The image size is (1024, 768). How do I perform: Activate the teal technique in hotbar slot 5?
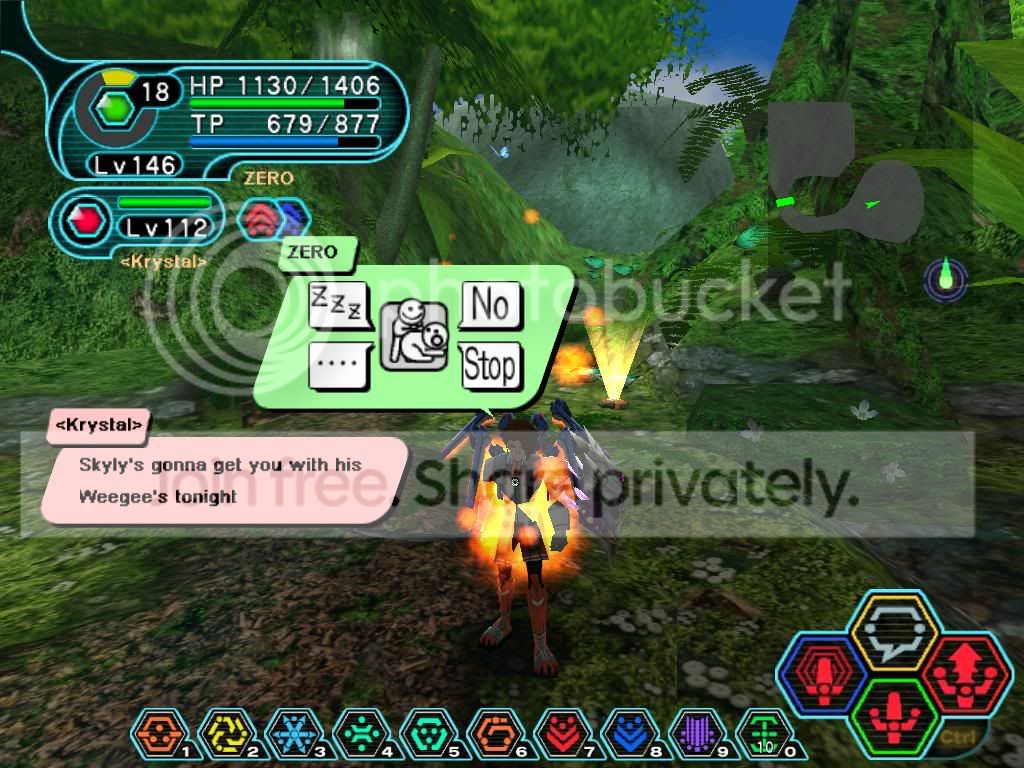(x=423, y=736)
